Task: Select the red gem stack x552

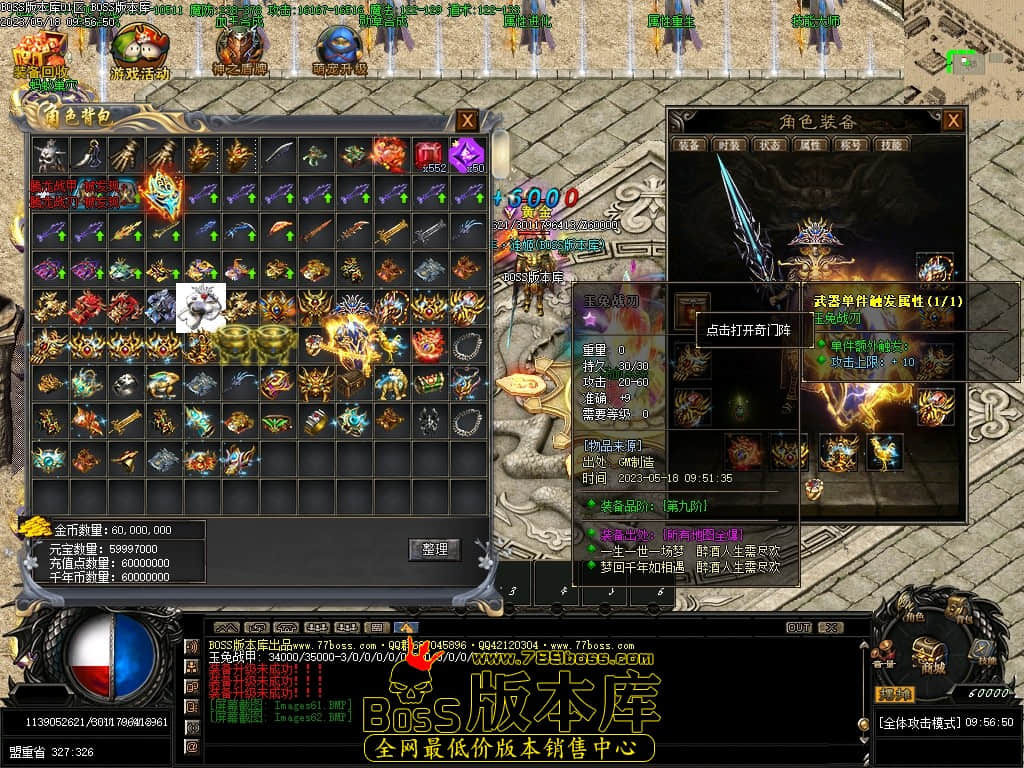Action: (430, 155)
